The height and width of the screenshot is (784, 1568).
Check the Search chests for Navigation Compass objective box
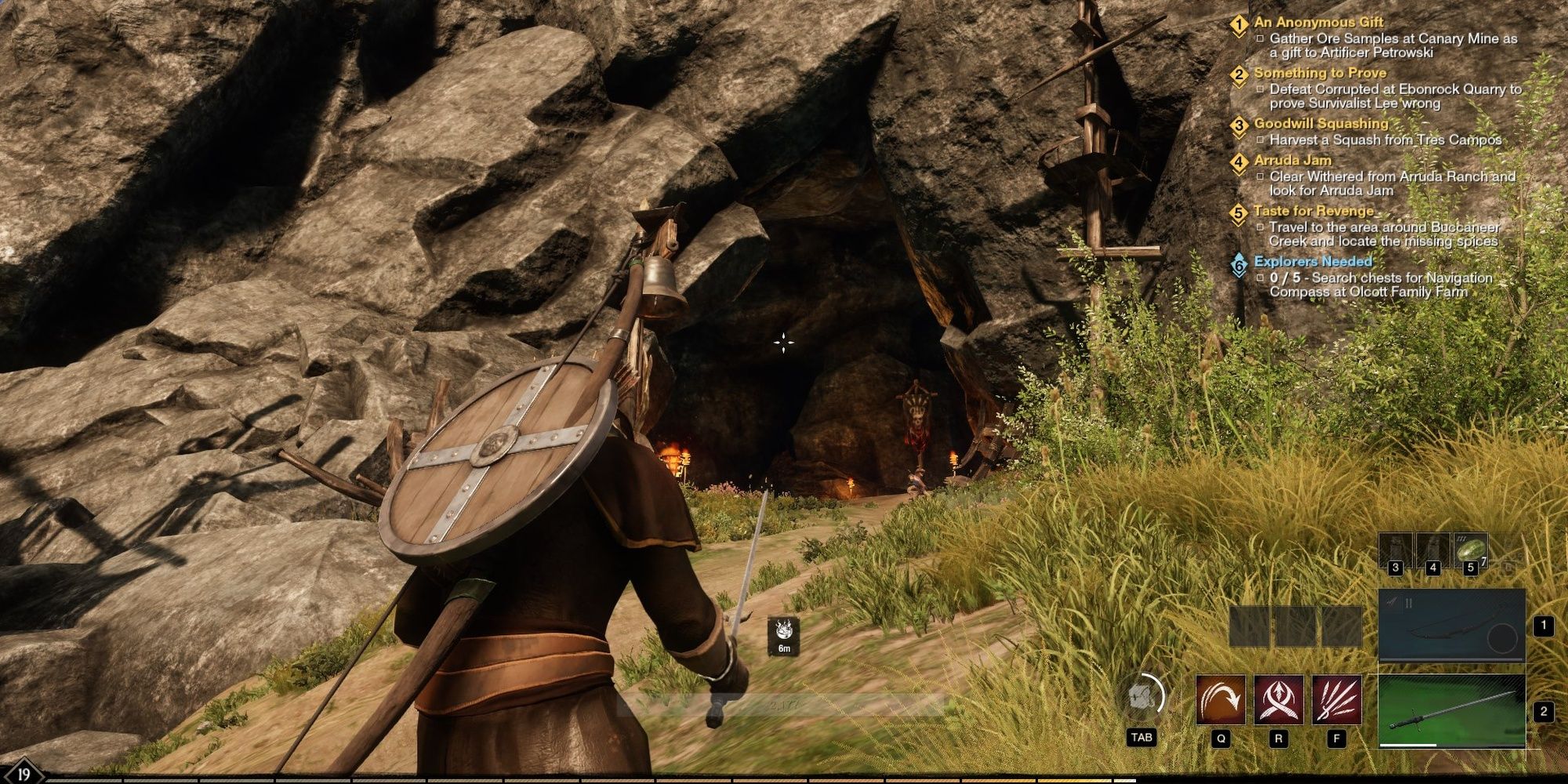pyautogui.click(x=1259, y=279)
